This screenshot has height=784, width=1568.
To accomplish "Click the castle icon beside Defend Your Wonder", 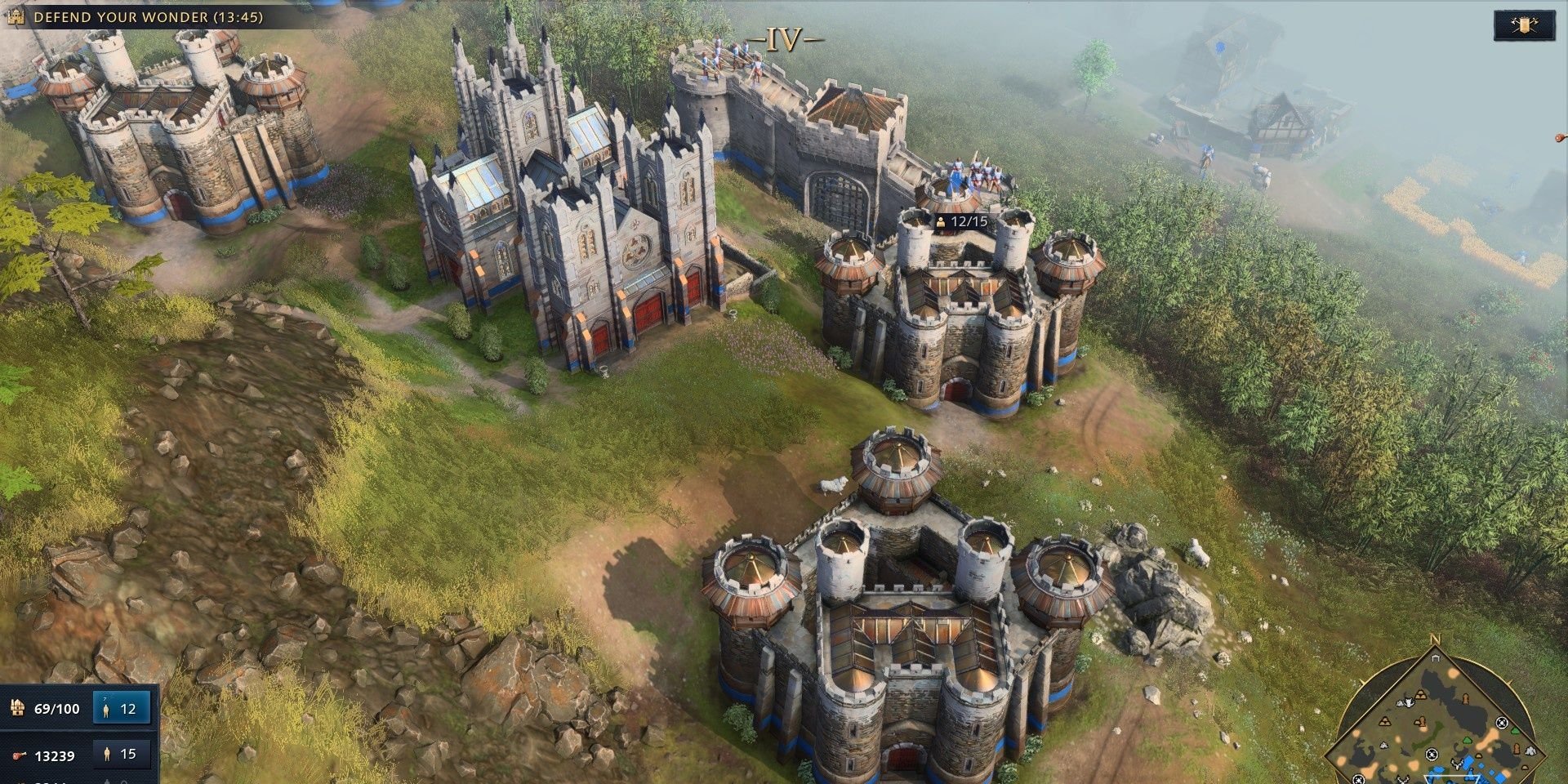I will 16,14.
